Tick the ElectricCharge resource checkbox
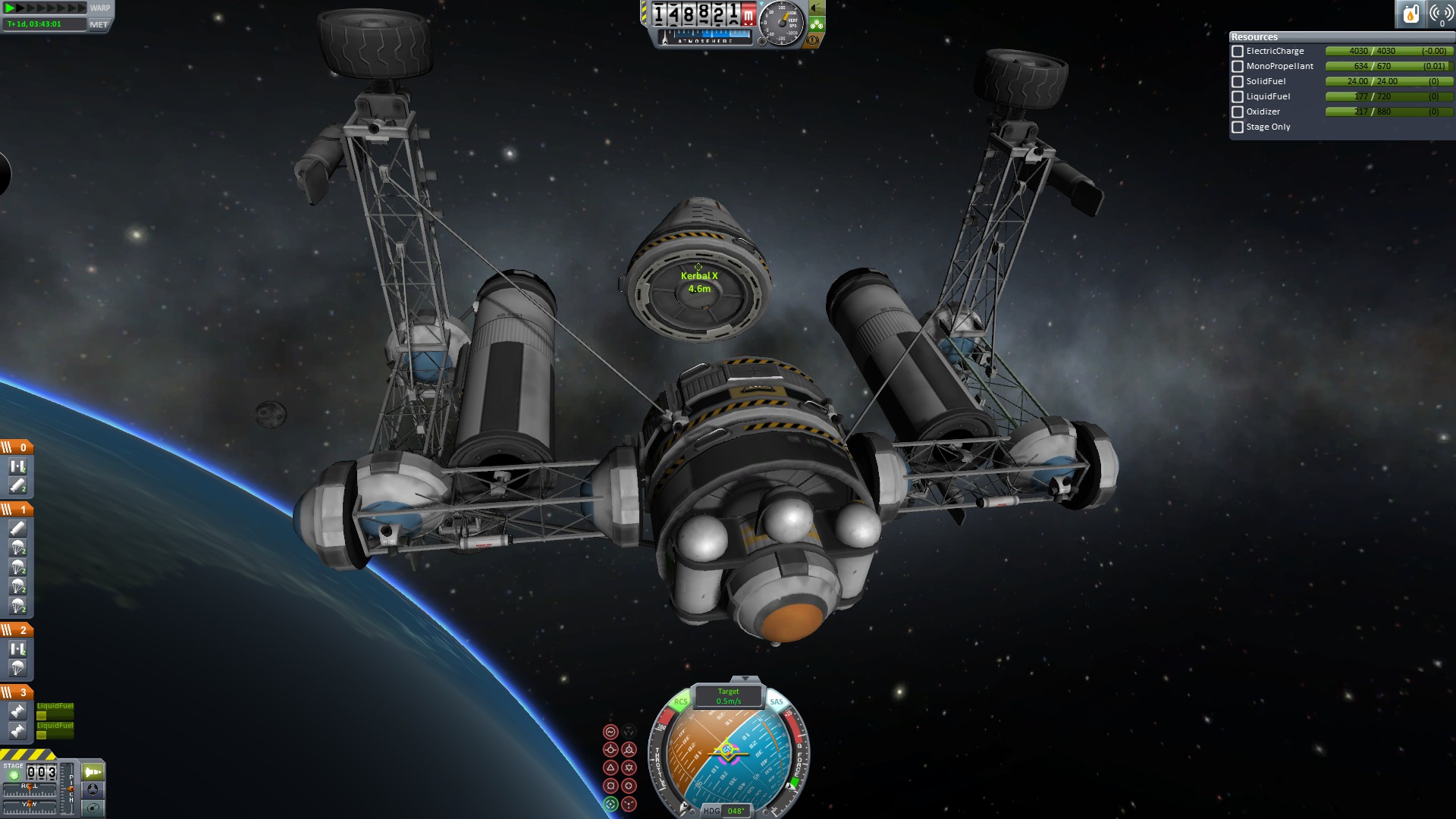 1238,52
